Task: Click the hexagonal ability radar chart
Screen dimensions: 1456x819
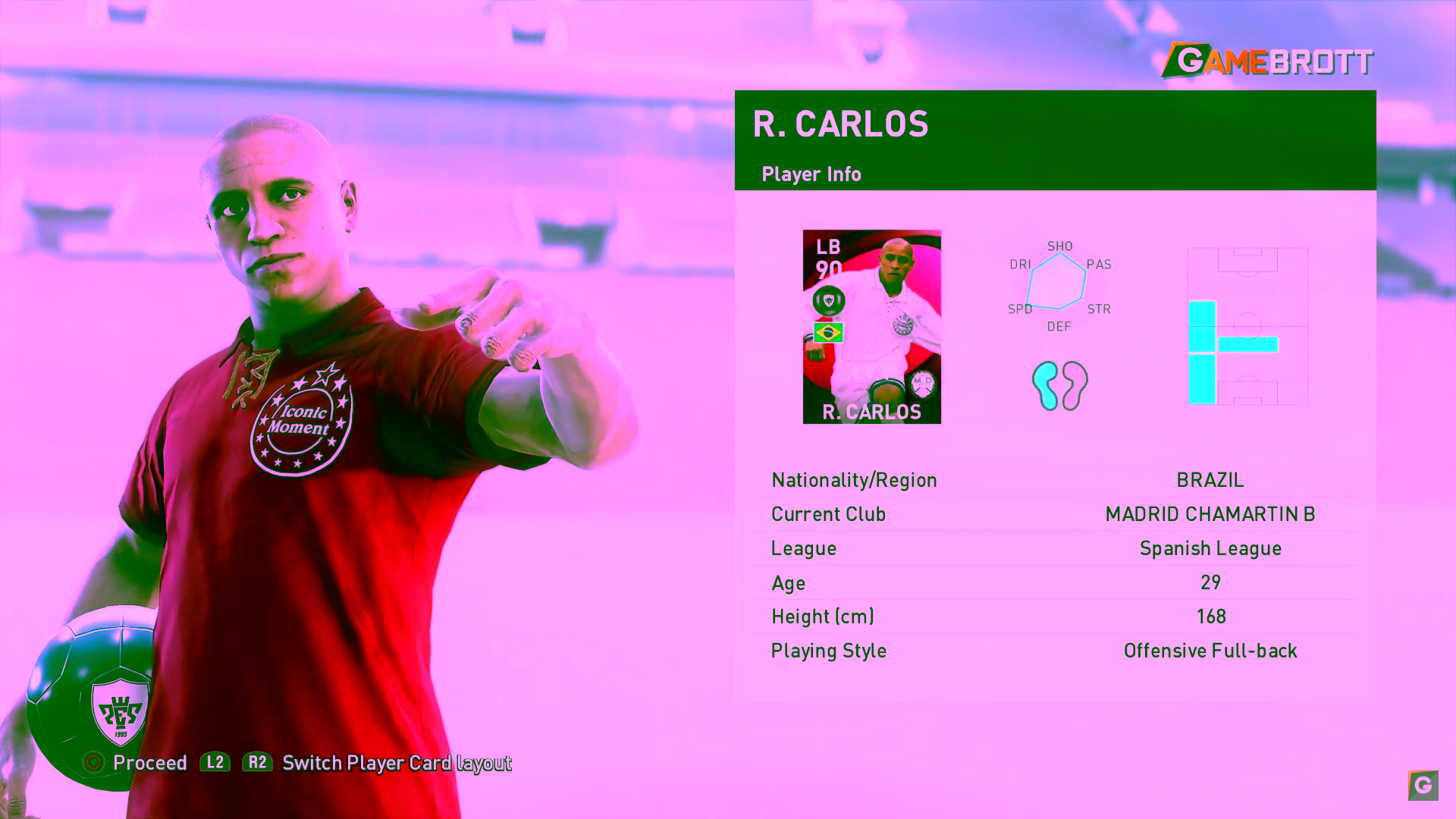Action: pos(1056,281)
